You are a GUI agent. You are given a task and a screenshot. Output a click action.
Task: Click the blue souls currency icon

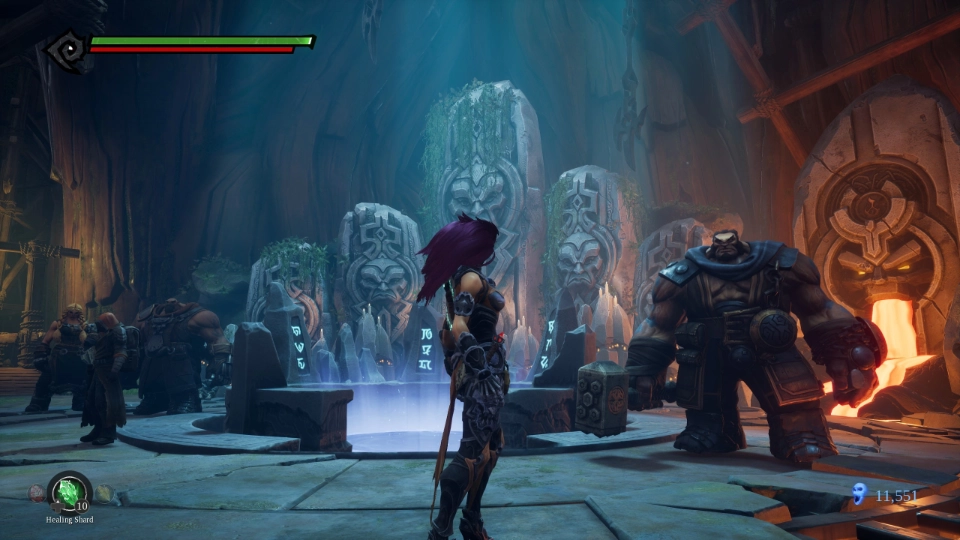click(x=857, y=493)
